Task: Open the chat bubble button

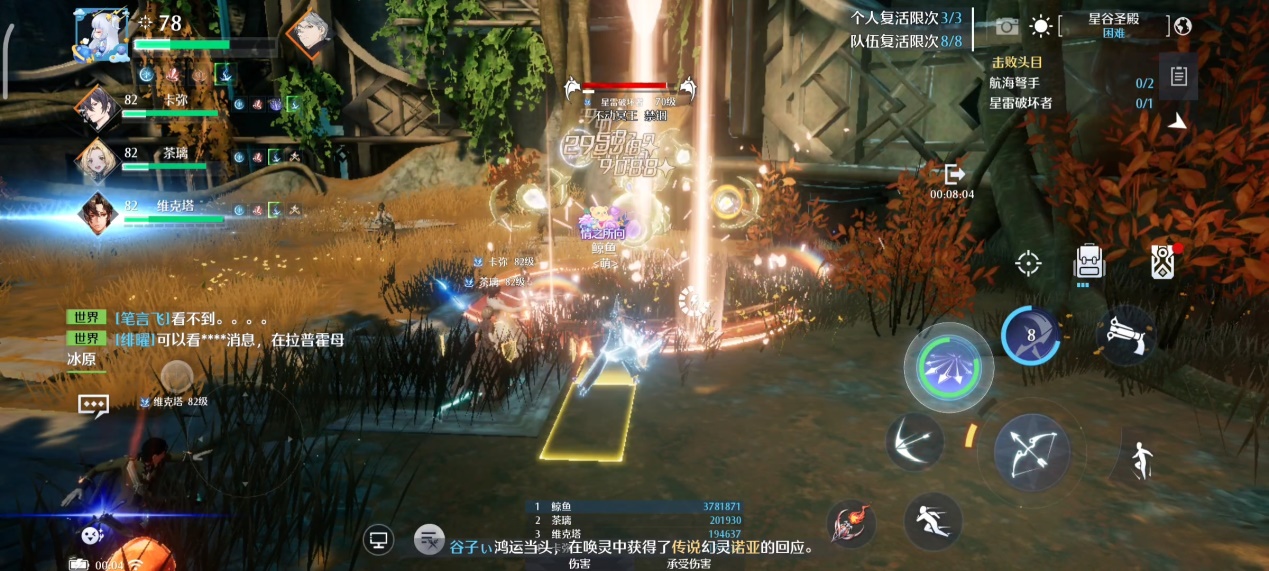Action: pyautogui.click(x=93, y=405)
